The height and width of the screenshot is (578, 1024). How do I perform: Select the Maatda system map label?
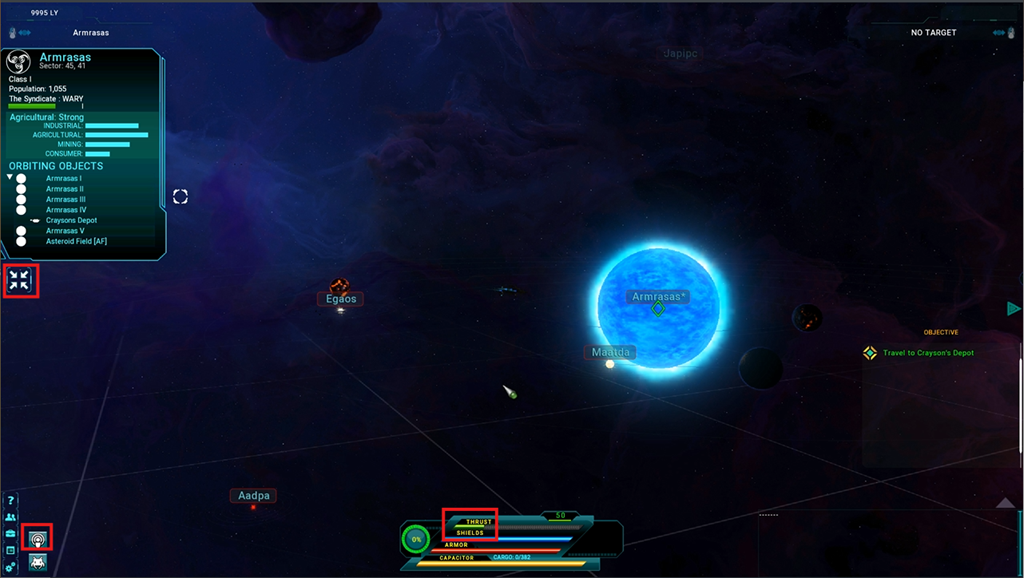[x=610, y=353]
